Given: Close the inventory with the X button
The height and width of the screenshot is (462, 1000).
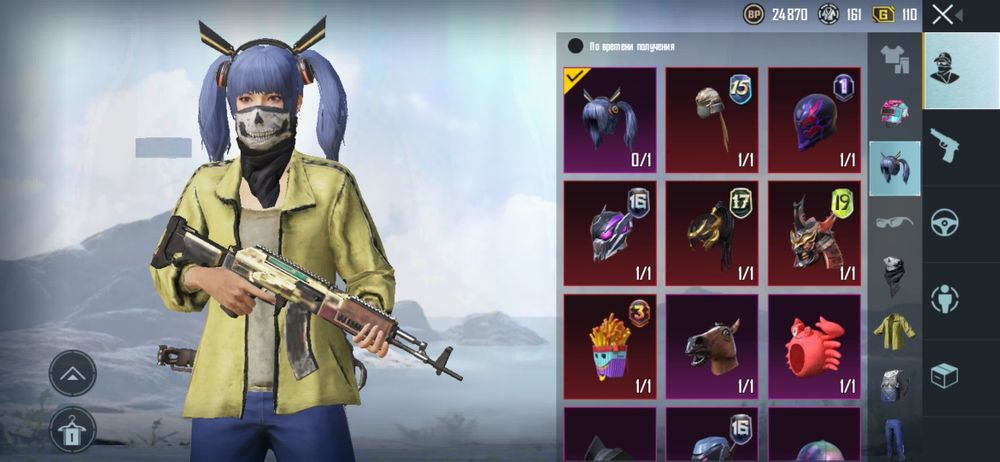Looking at the screenshot, I should pyautogui.click(x=943, y=14).
